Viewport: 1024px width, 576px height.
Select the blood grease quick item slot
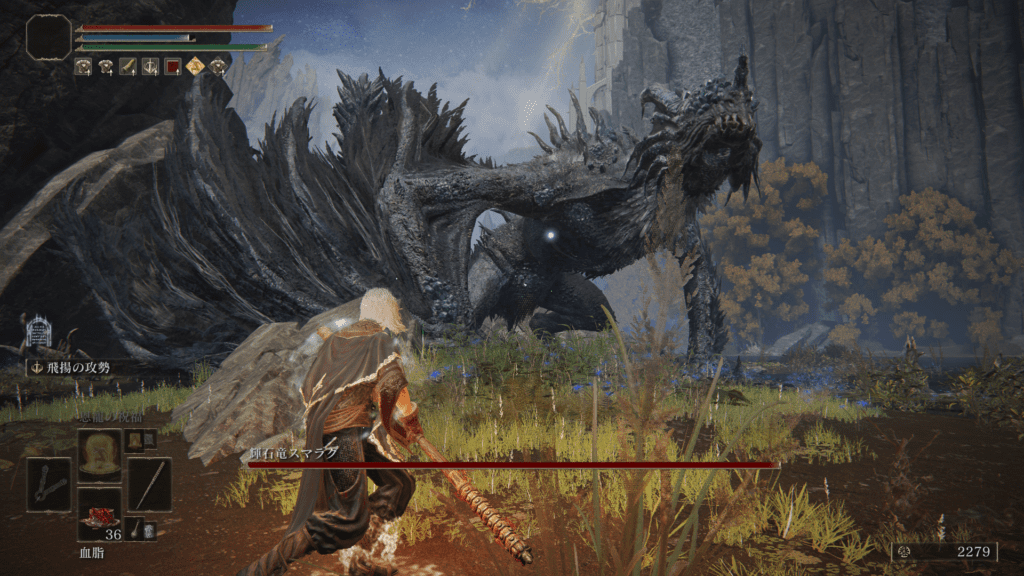pos(100,514)
